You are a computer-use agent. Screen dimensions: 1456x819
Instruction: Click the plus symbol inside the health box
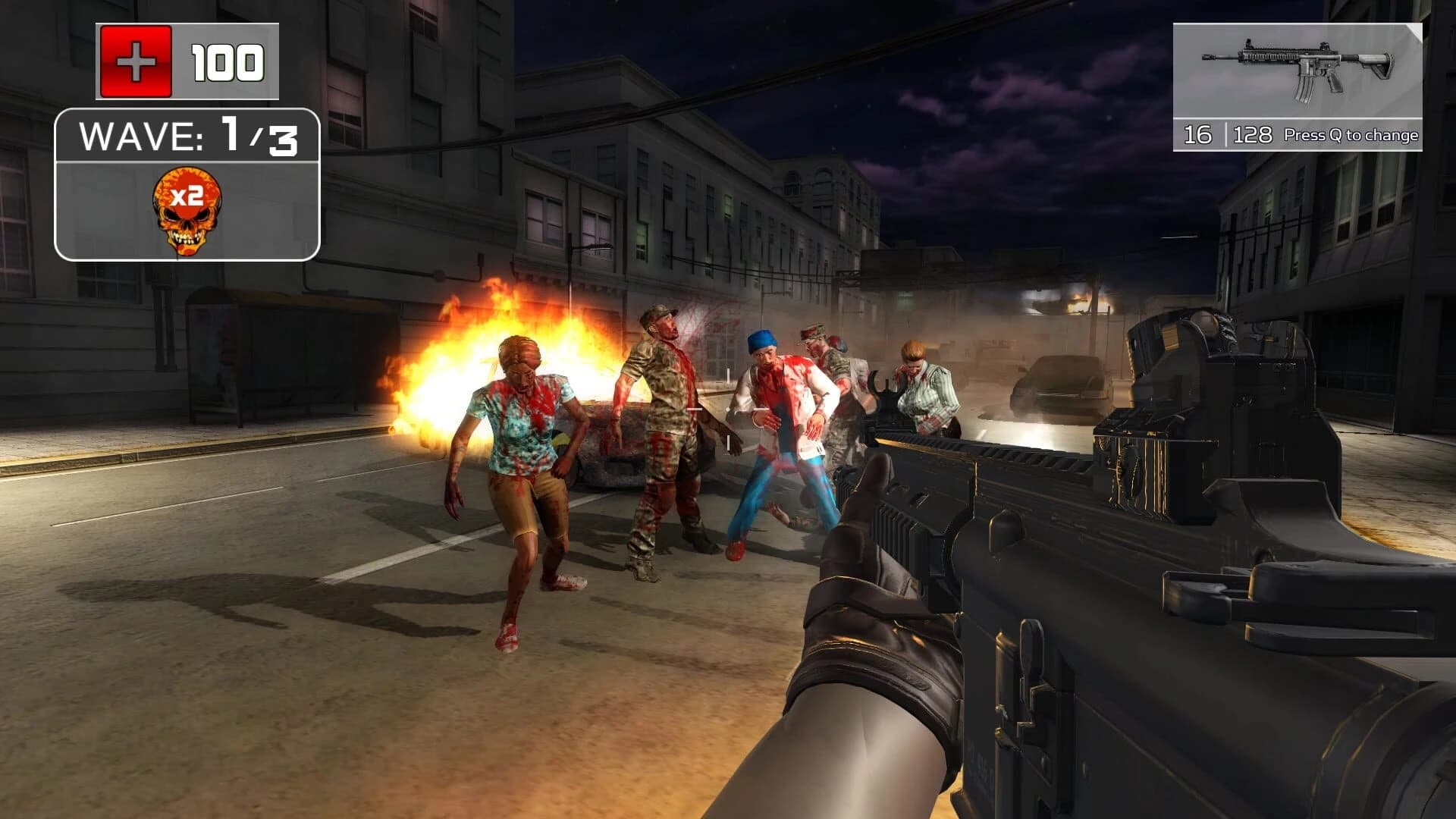pos(136,61)
